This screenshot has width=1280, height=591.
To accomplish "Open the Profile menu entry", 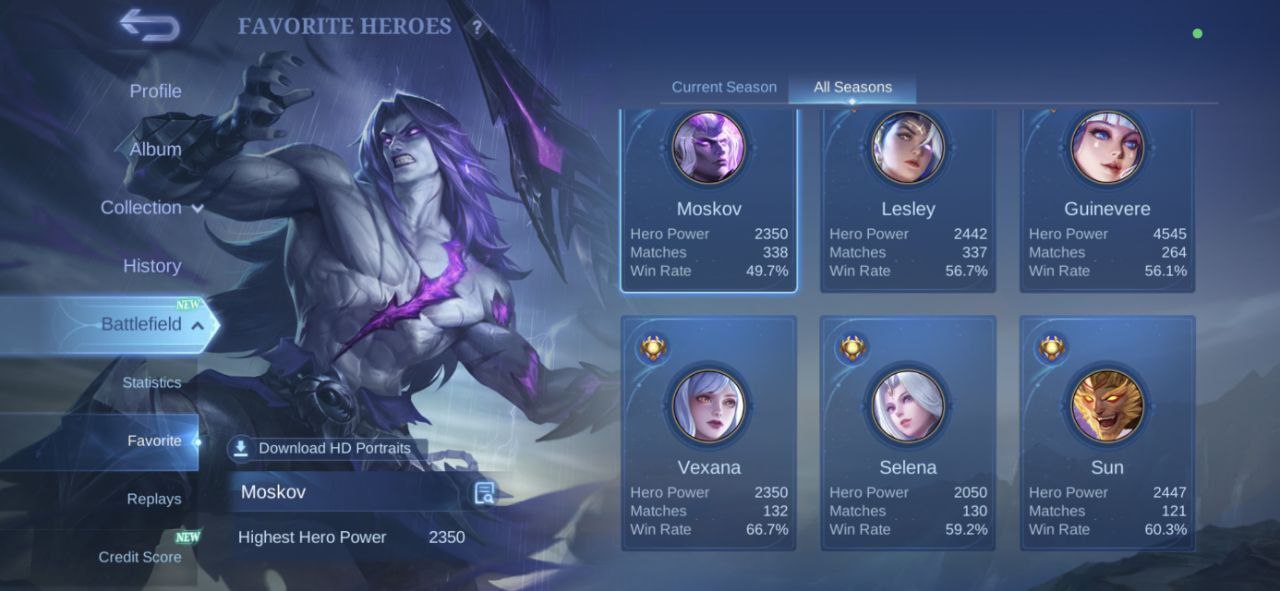I will [155, 91].
